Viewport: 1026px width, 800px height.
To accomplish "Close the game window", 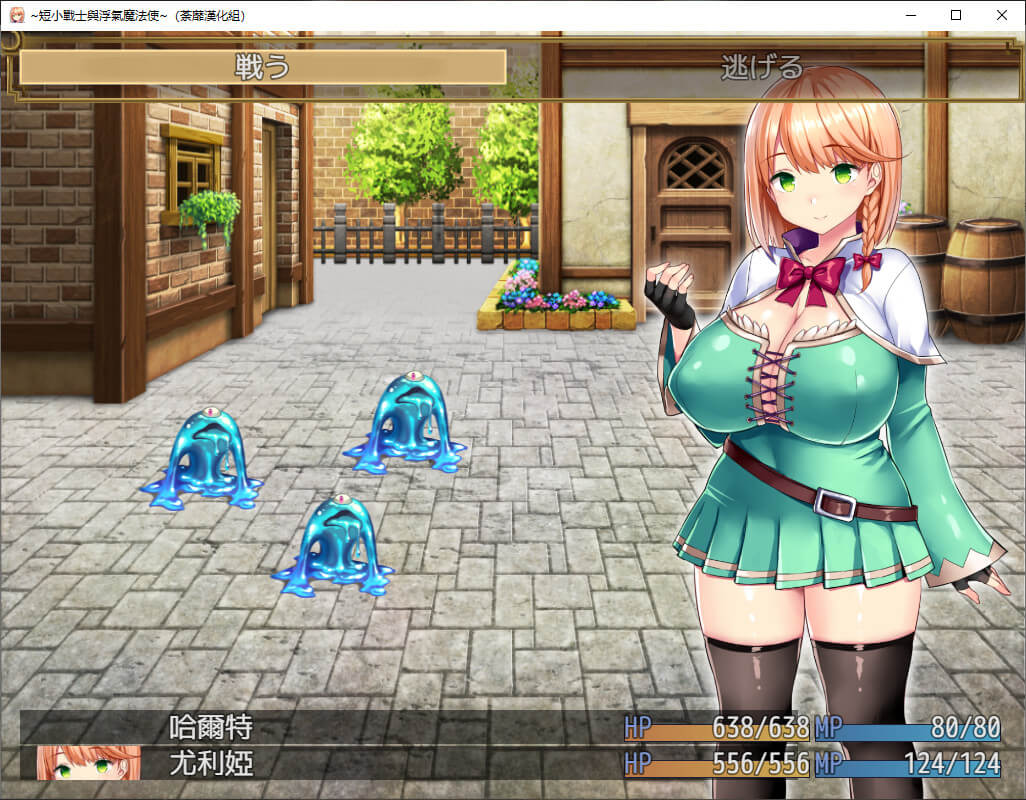I will point(1002,15).
